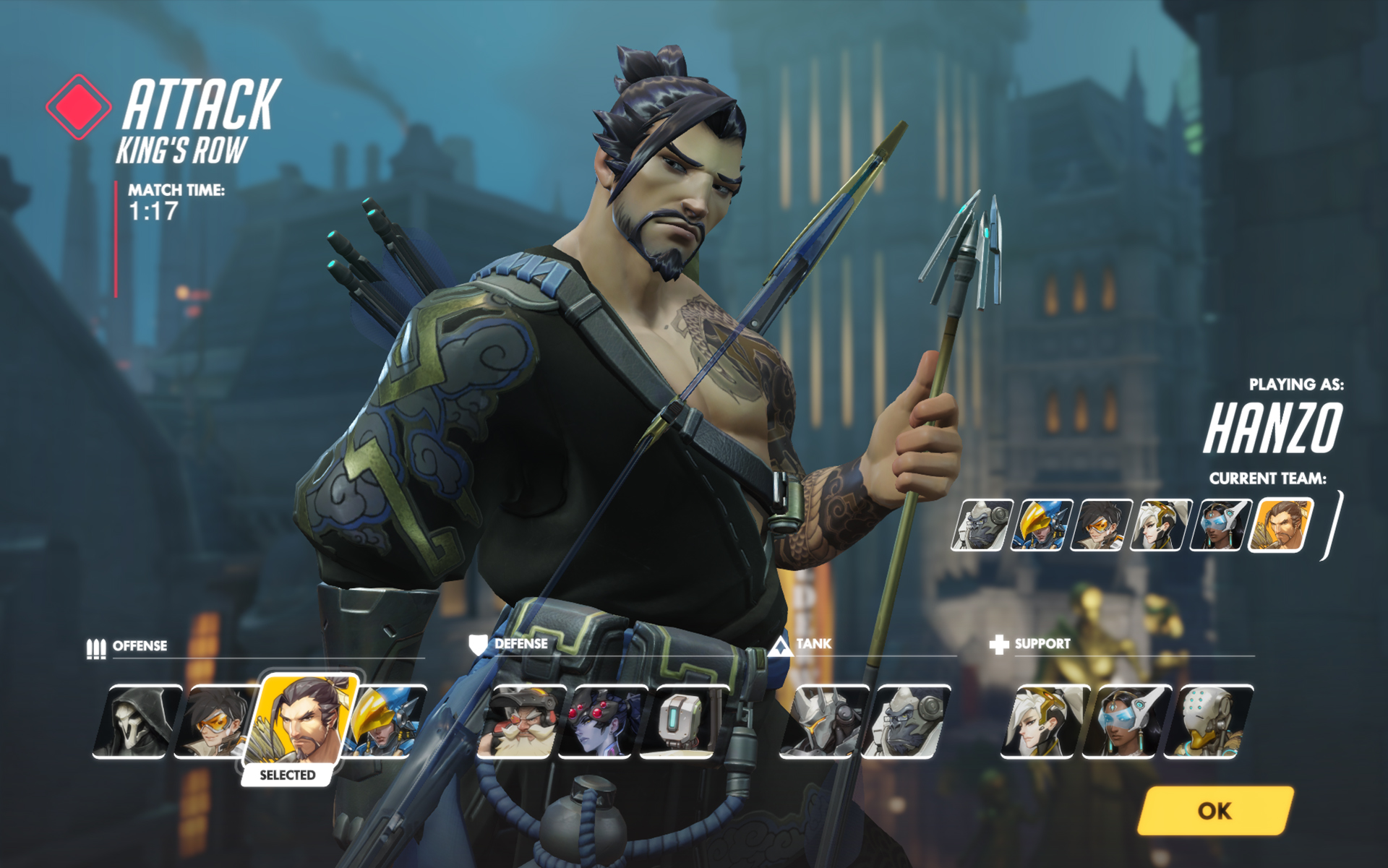Select Torbjörn from the Defense heroes

coord(520,721)
